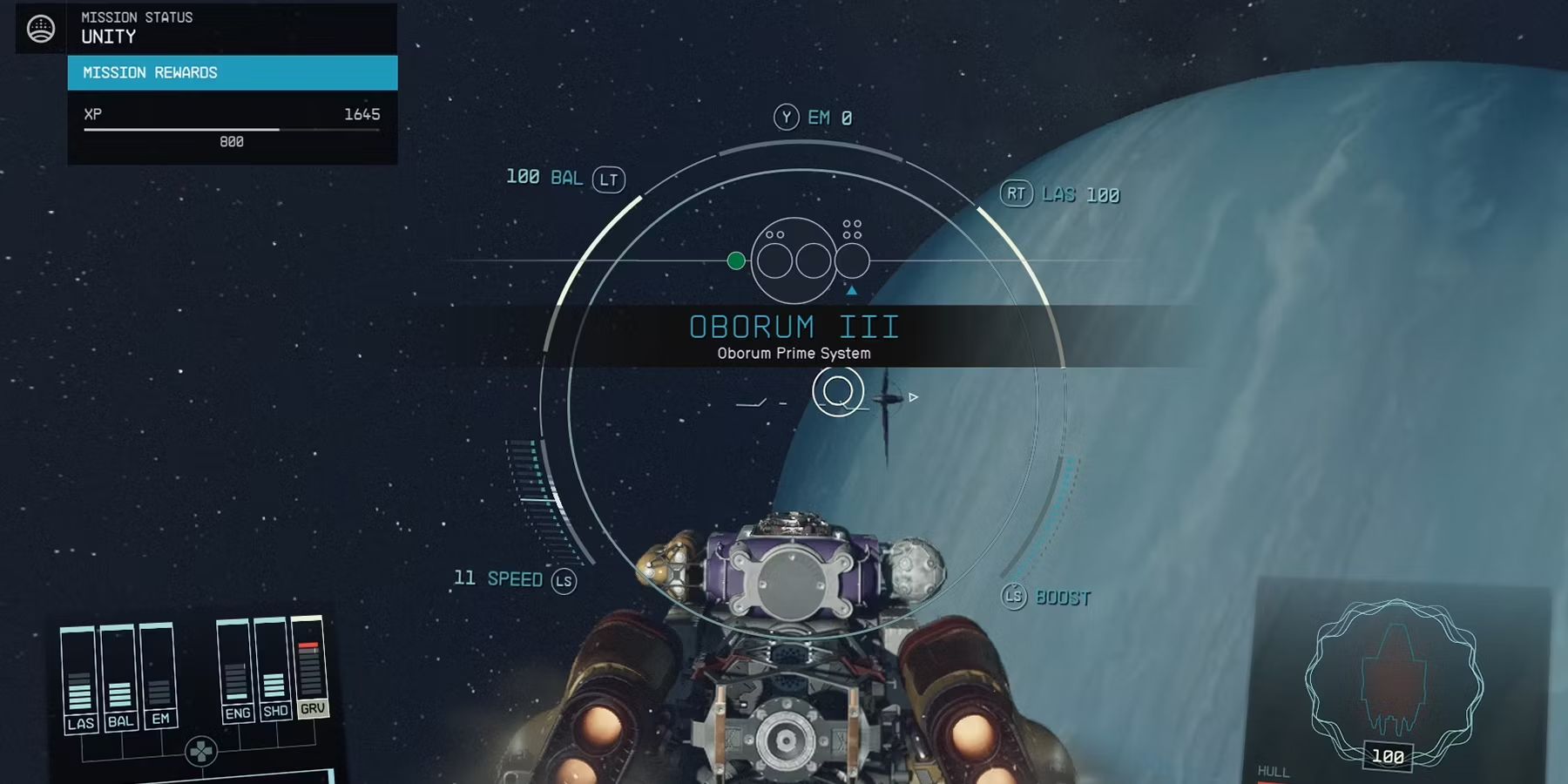Open the Unity mission status icon
This screenshot has width=1568, height=784.
tap(41, 29)
